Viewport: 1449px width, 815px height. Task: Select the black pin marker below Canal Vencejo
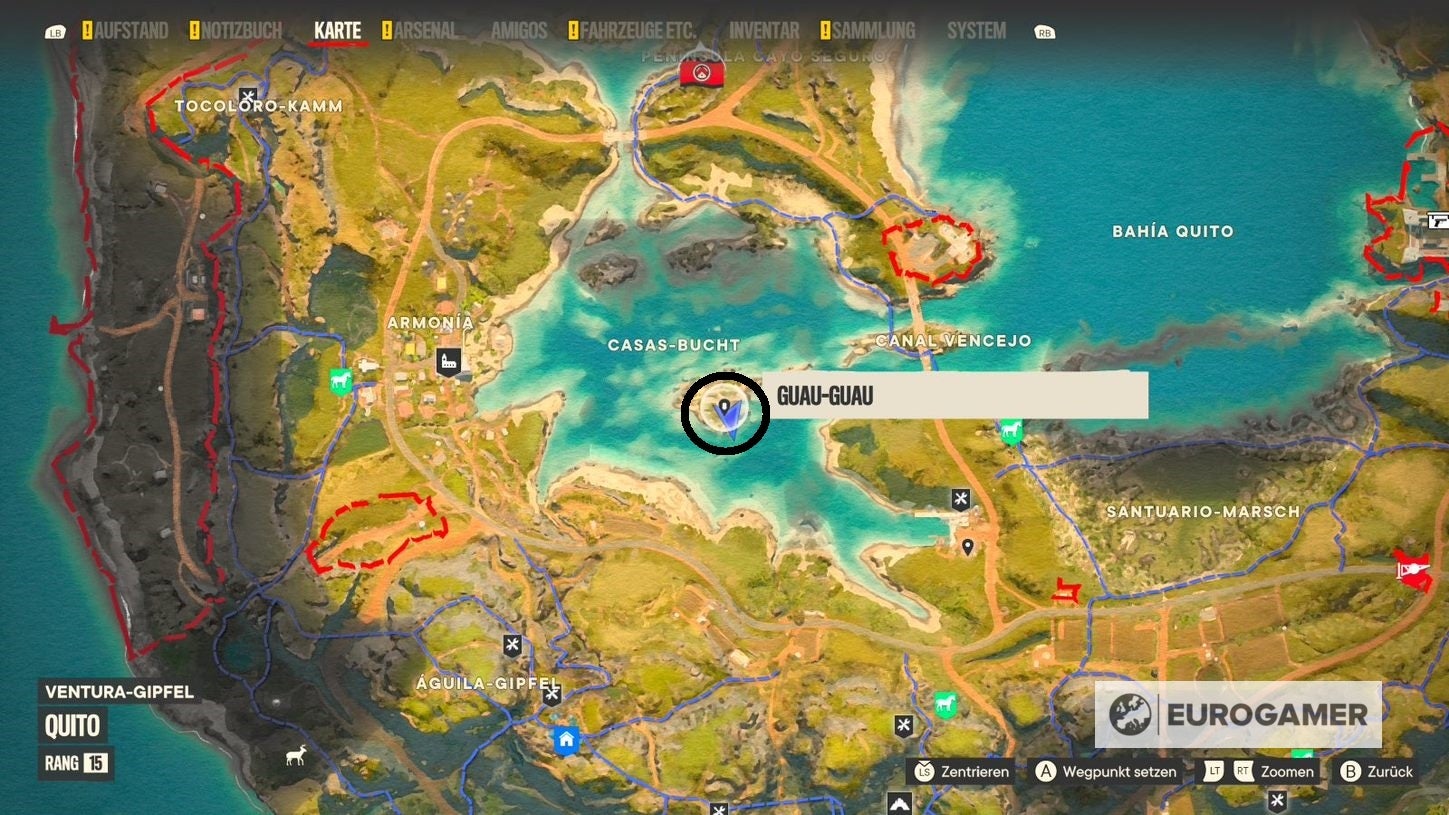[x=967, y=547]
